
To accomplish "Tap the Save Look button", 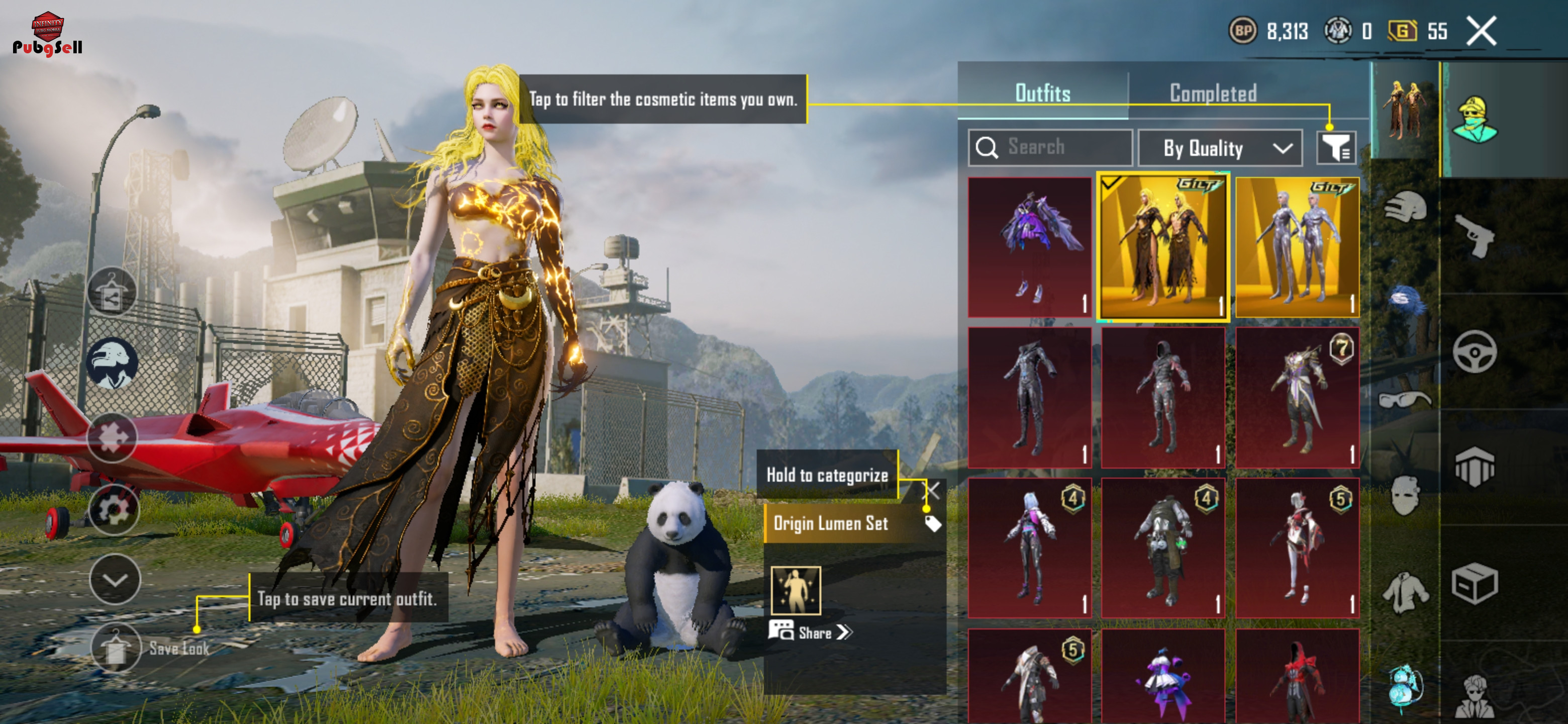I will pyautogui.click(x=116, y=648).
